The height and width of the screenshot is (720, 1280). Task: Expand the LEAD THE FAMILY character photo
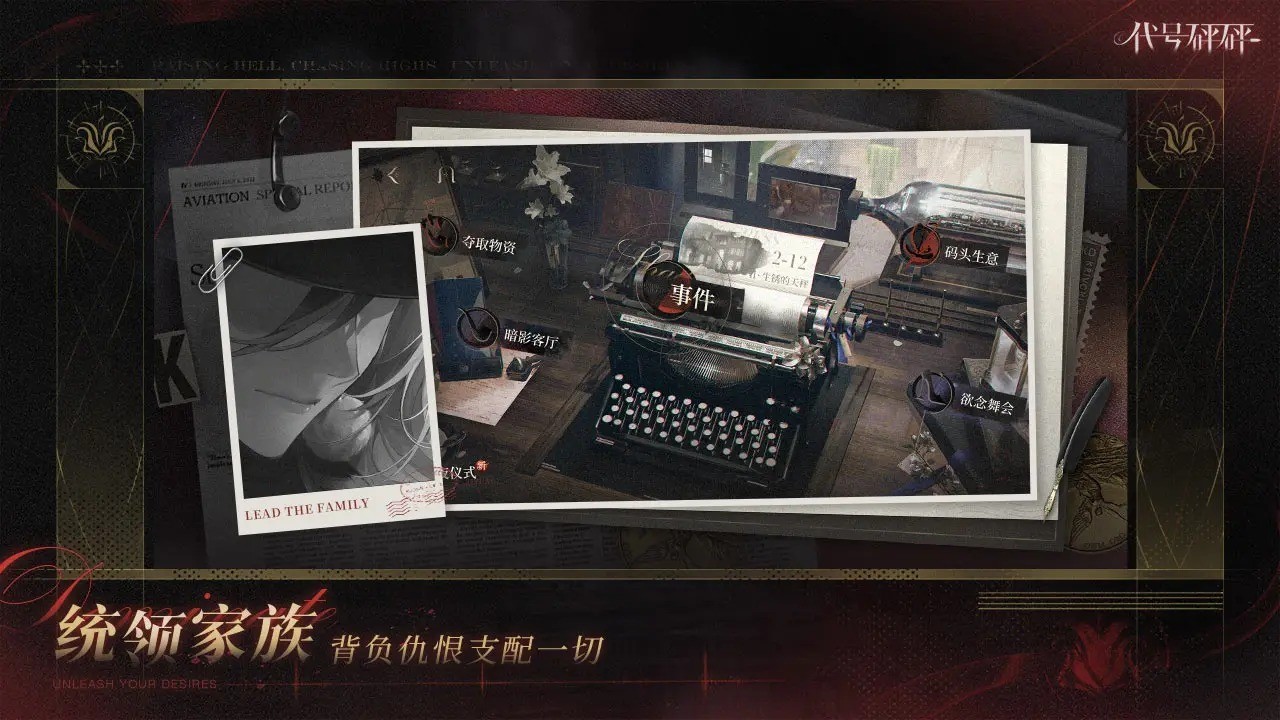coord(318,370)
